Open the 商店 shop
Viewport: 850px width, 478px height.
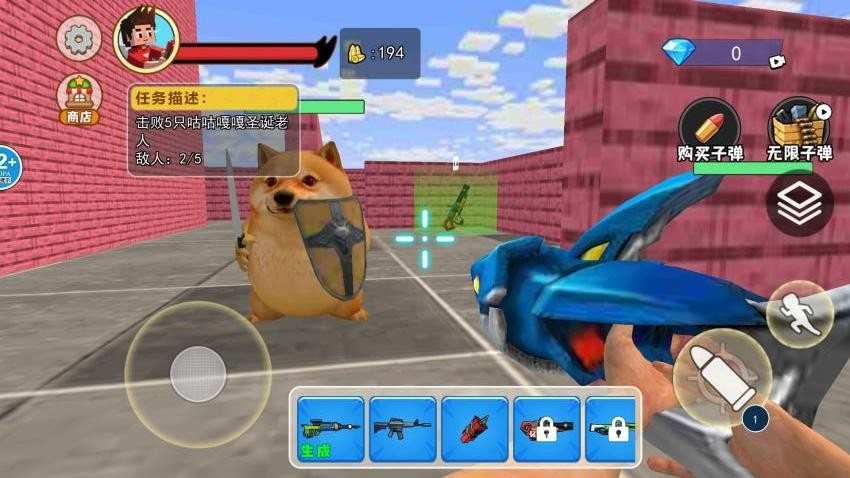click(x=78, y=98)
